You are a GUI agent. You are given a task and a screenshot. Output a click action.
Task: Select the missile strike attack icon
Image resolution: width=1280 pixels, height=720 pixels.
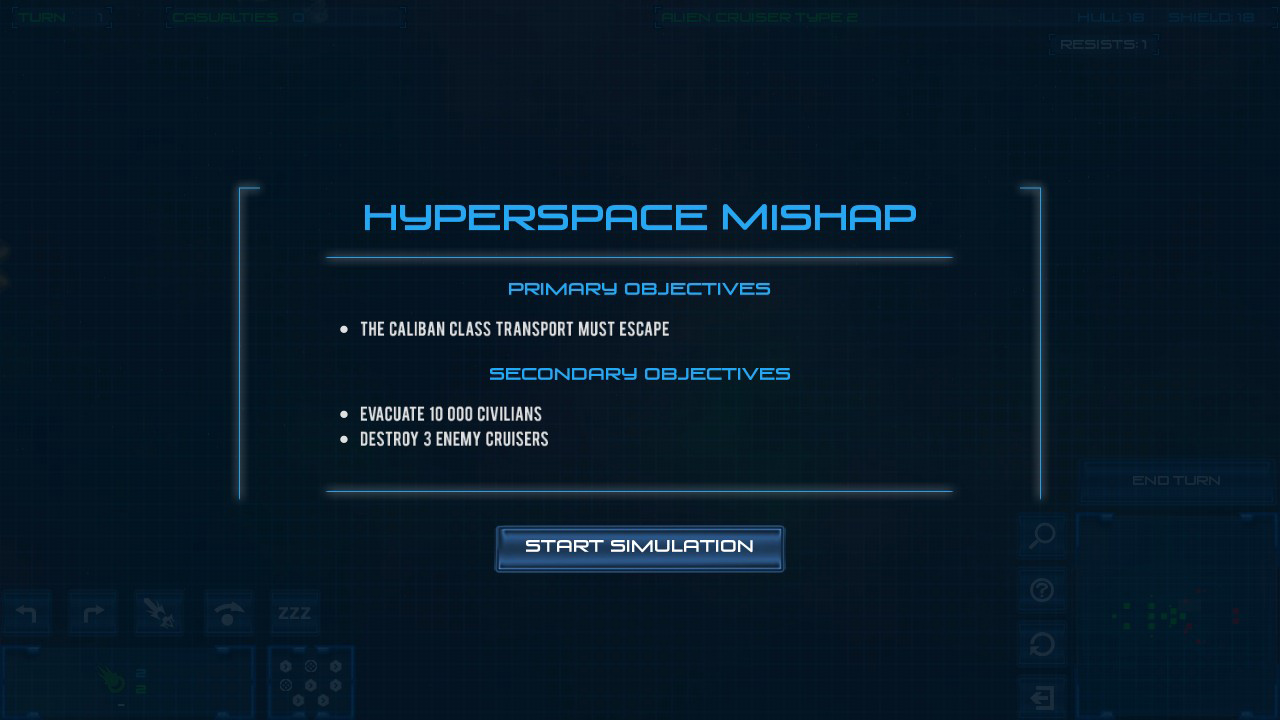[x=159, y=613]
